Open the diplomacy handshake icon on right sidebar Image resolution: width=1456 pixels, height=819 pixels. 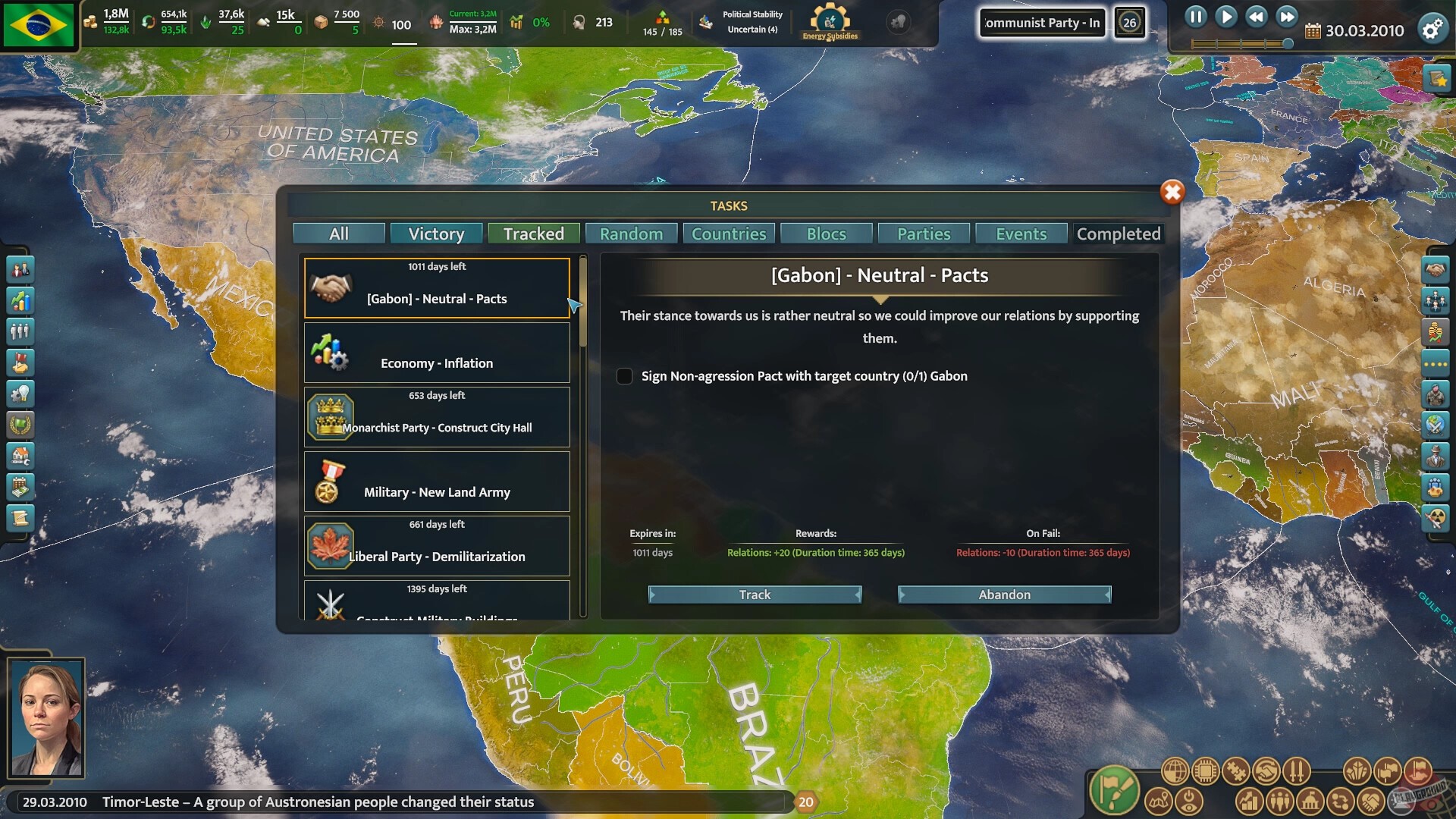(x=1436, y=269)
